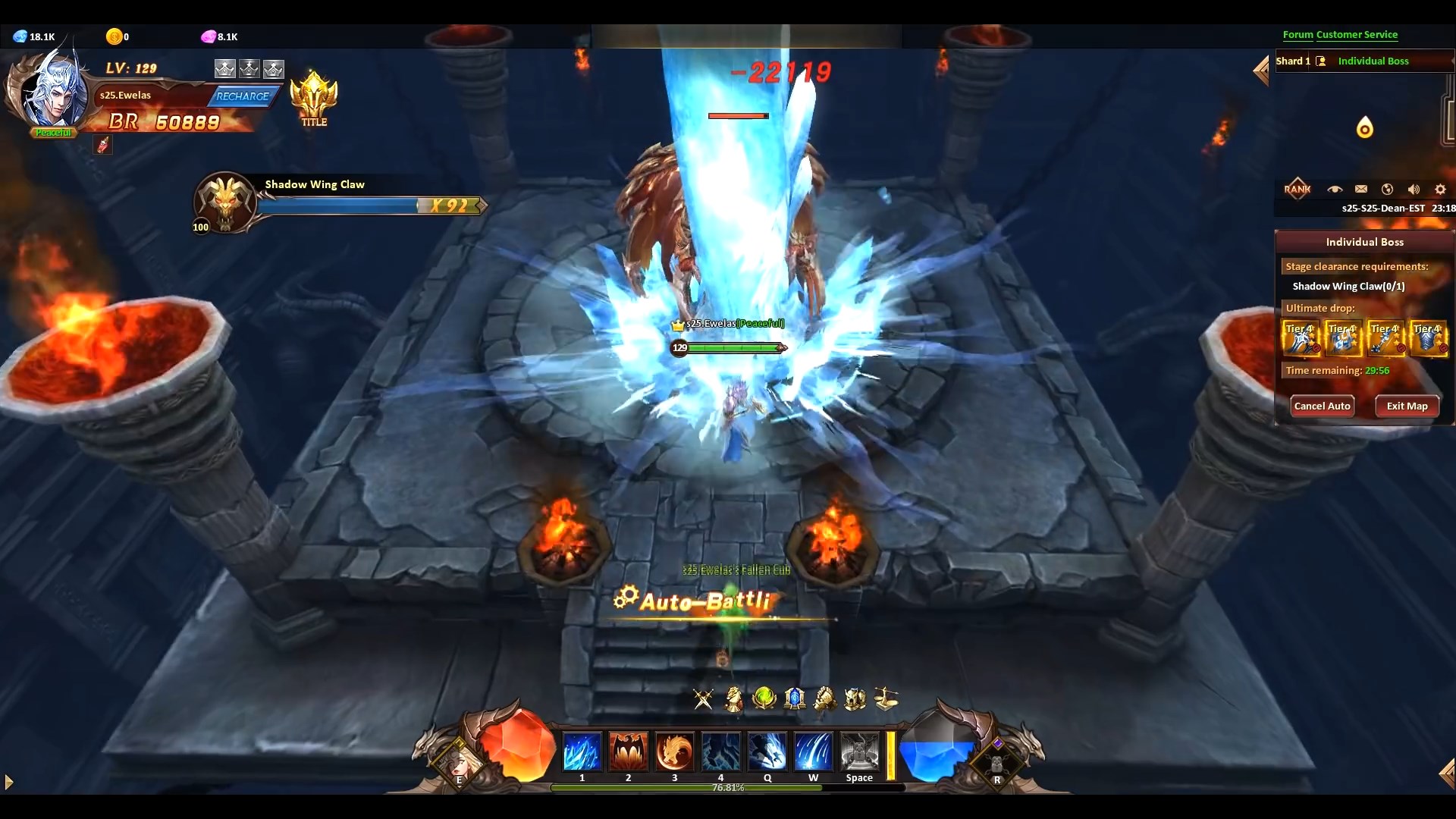
Task: Open the mail inbox icon
Action: coord(1361,190)
